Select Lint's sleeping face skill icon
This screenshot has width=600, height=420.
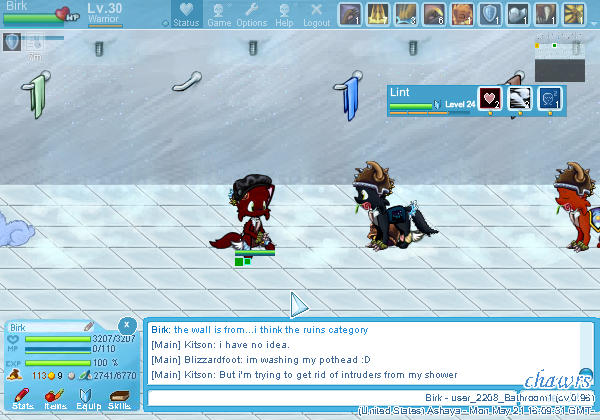[x=520, y=98]
